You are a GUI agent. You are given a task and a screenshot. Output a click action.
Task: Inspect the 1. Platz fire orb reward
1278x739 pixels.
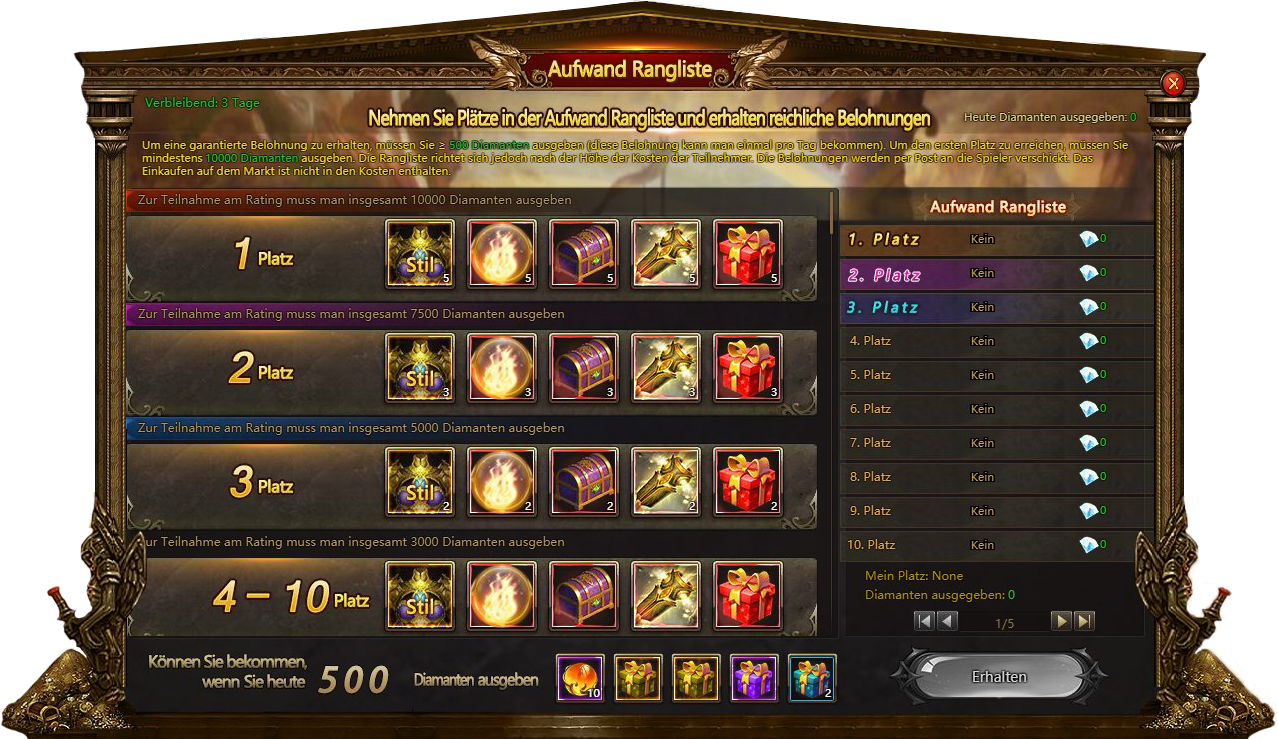tap(502, 254)
